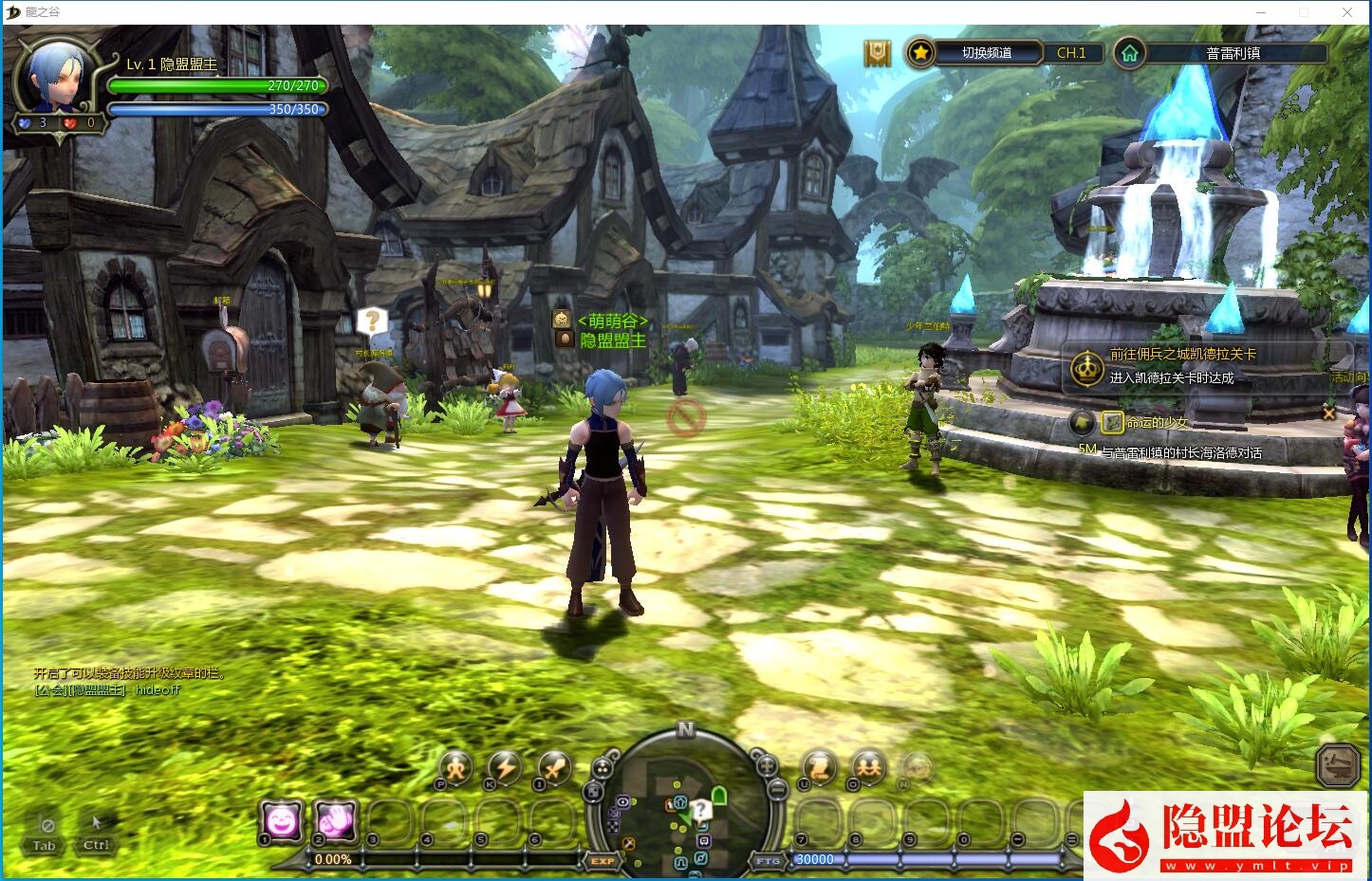The image size is (1372, 881).
Task: Open the character figure menu icon
Action: point(455,767)
